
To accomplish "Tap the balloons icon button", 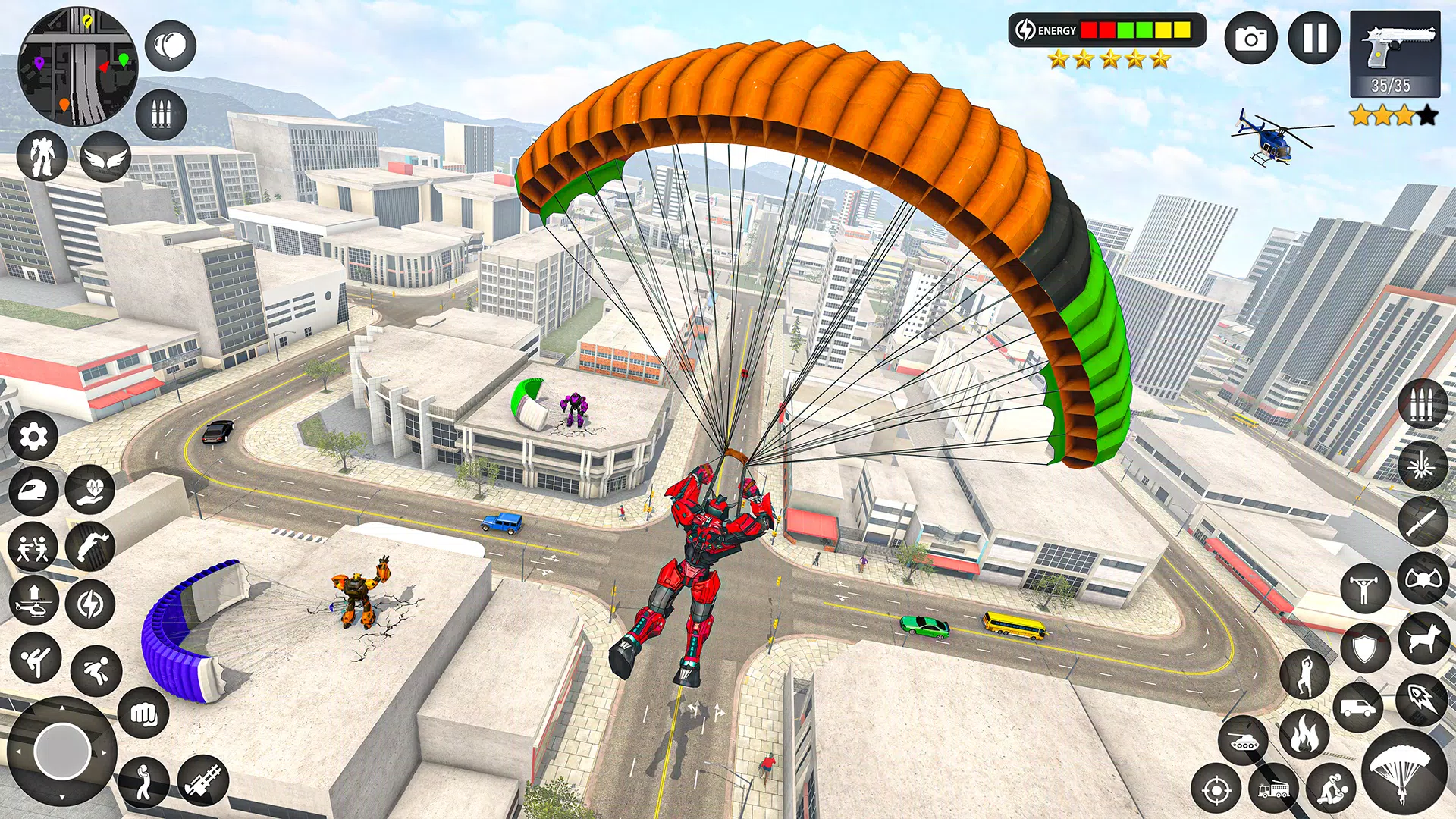I will (171, 46).
